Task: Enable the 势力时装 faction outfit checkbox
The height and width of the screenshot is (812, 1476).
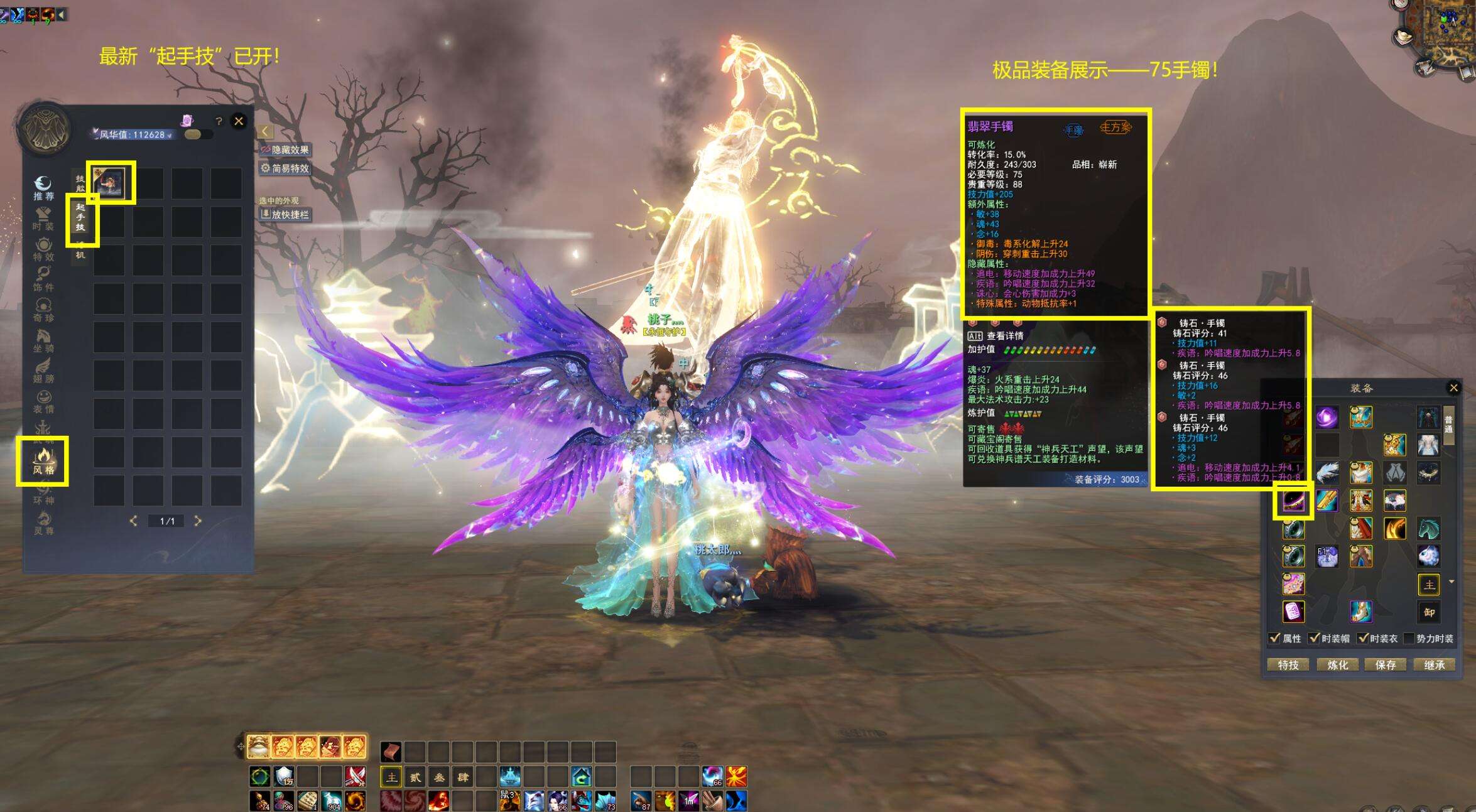Action: [1409, 638]
